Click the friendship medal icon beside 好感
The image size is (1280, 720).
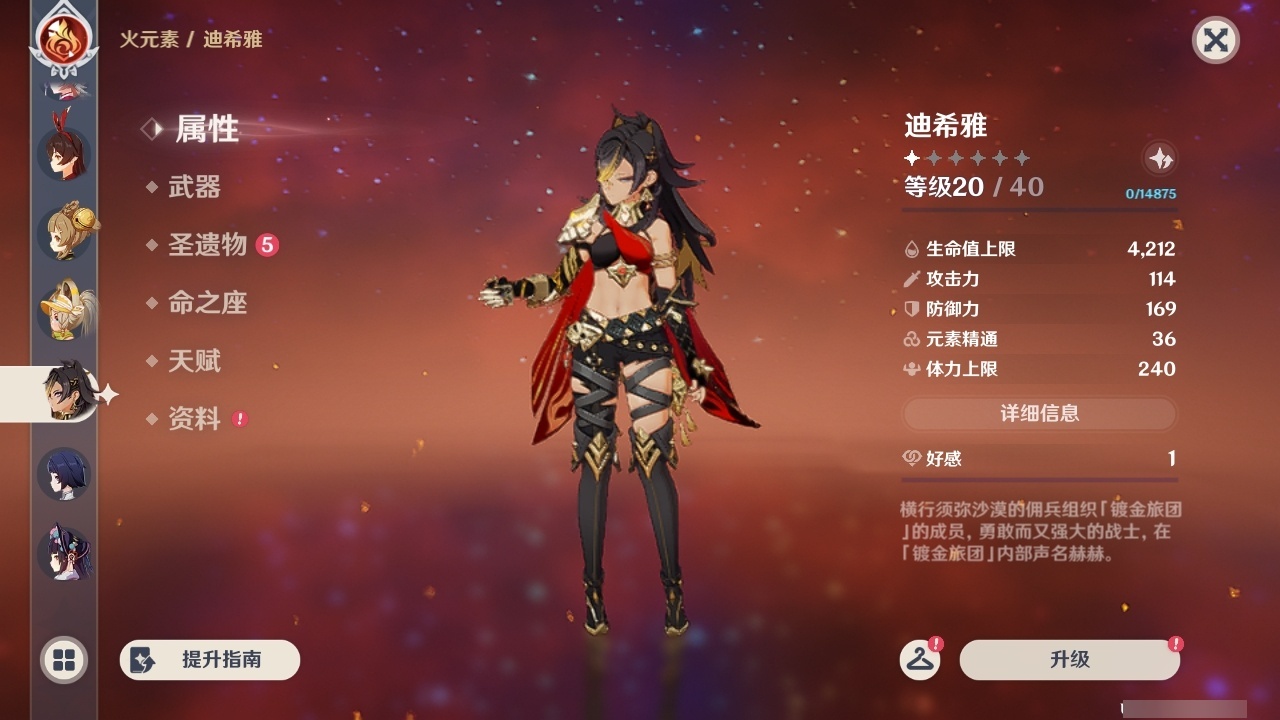tap(911, 458)
